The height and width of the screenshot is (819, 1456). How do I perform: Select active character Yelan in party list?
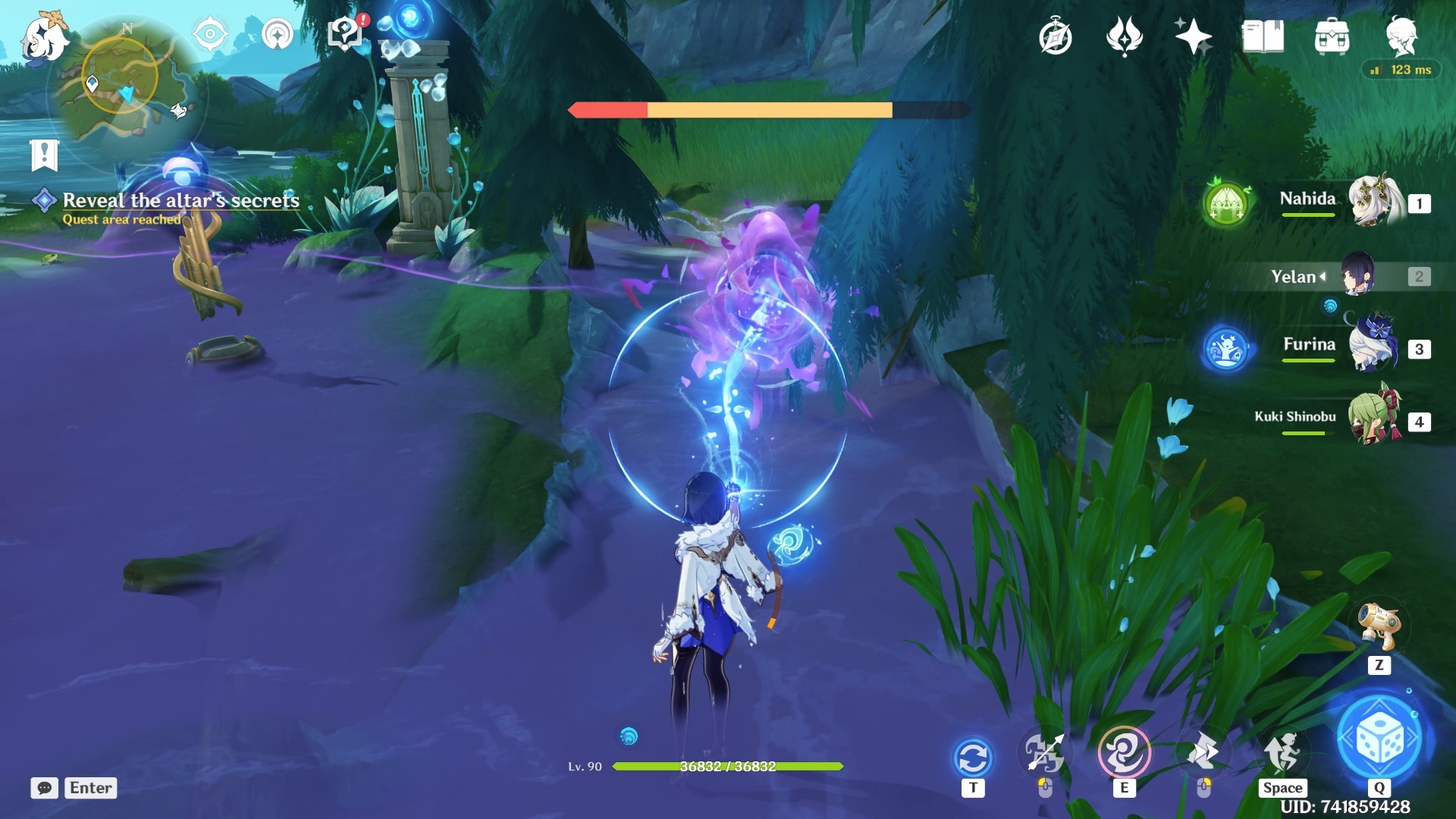point(1357,275)
